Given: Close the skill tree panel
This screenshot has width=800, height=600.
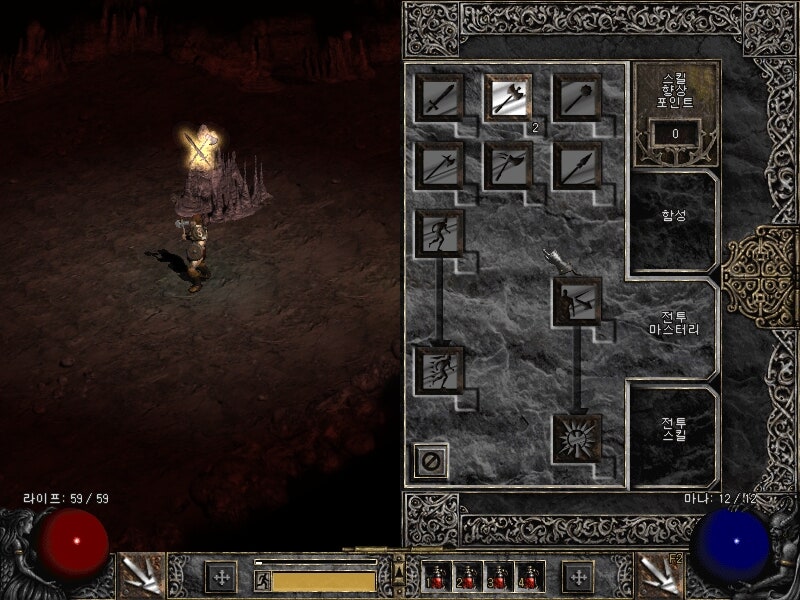Looking at the screenshot, I should [x=432, y=462].
